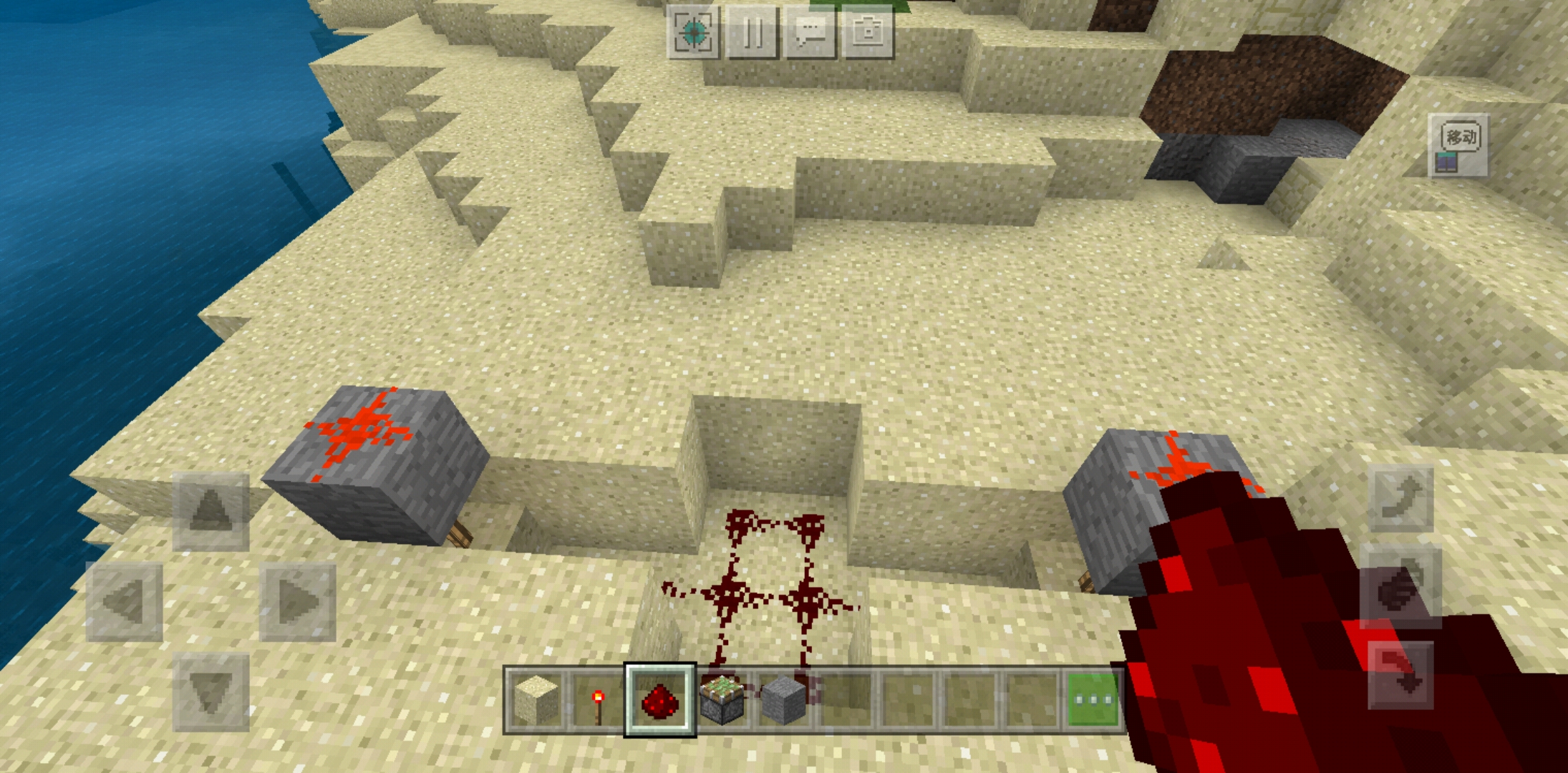This screenshot has width=1568, height=773.
Task: Tap the 移动 move button
Action: pyautogui.click(x=1459, y=145)
